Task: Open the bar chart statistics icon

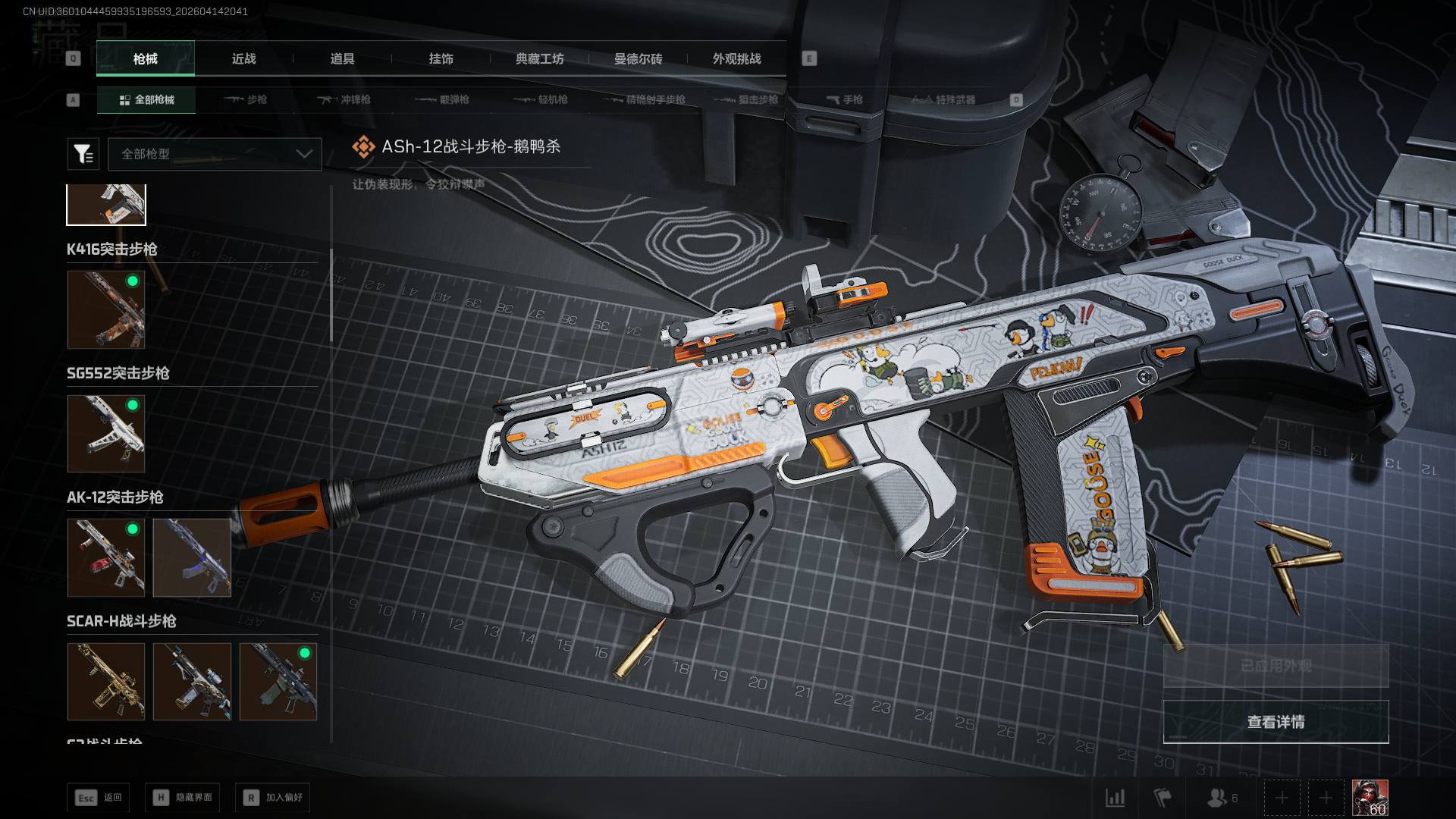Action: tap(1115, 798)
